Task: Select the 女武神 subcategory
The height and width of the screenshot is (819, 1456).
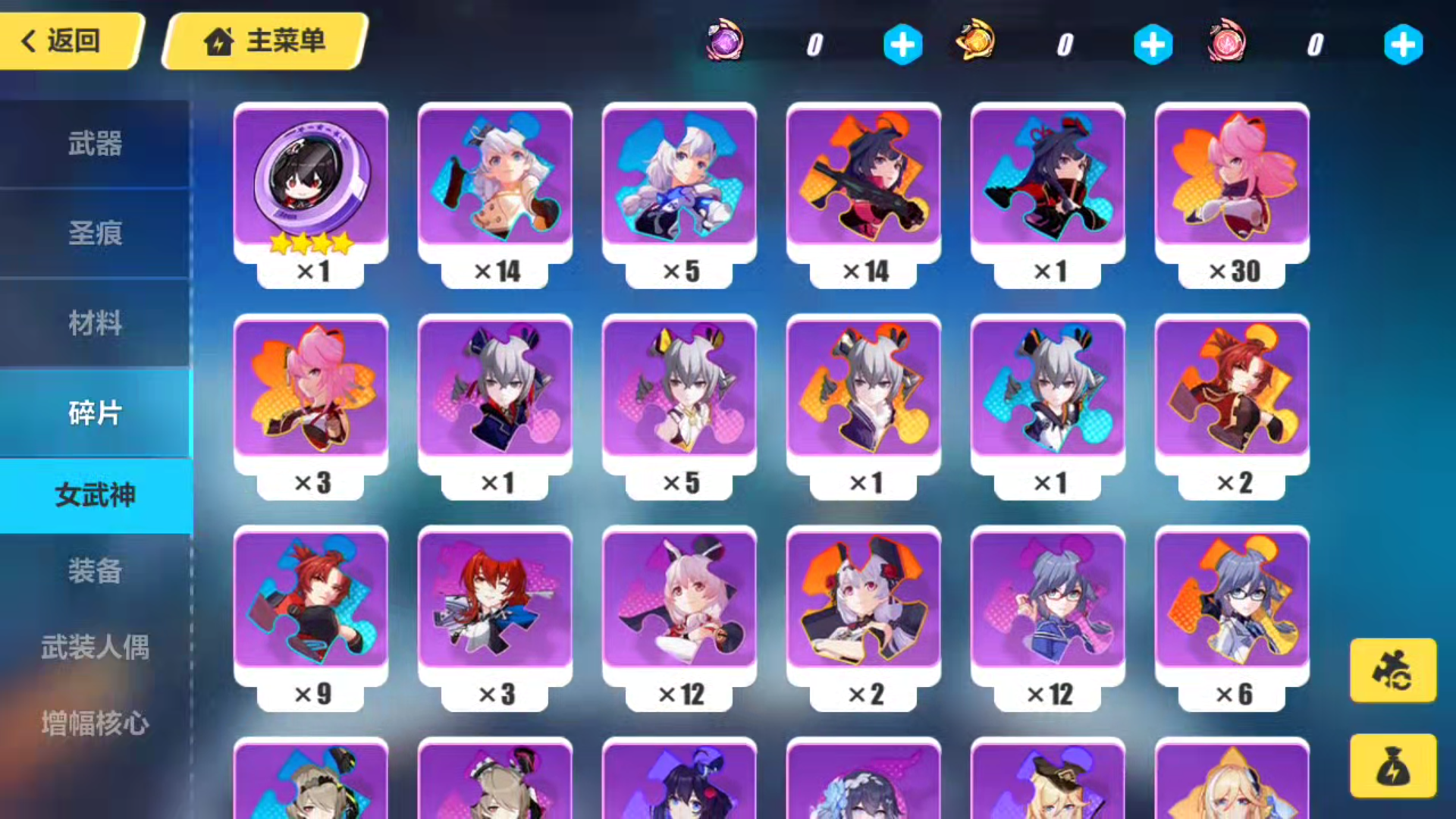Action: click(x=95, y=494)
